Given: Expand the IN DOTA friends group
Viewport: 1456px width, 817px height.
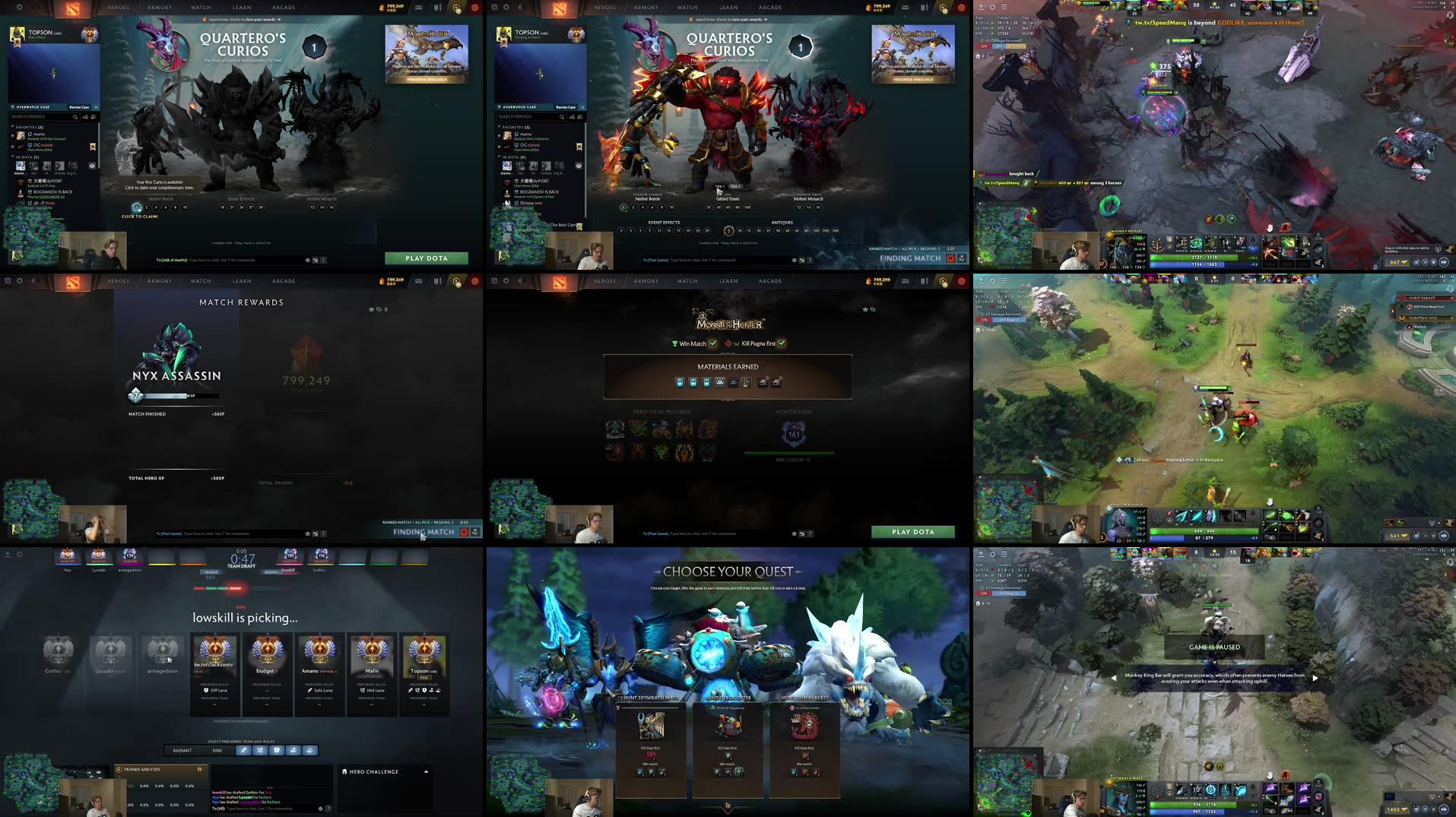Looking at the screenshot, I should coord(12,157).
